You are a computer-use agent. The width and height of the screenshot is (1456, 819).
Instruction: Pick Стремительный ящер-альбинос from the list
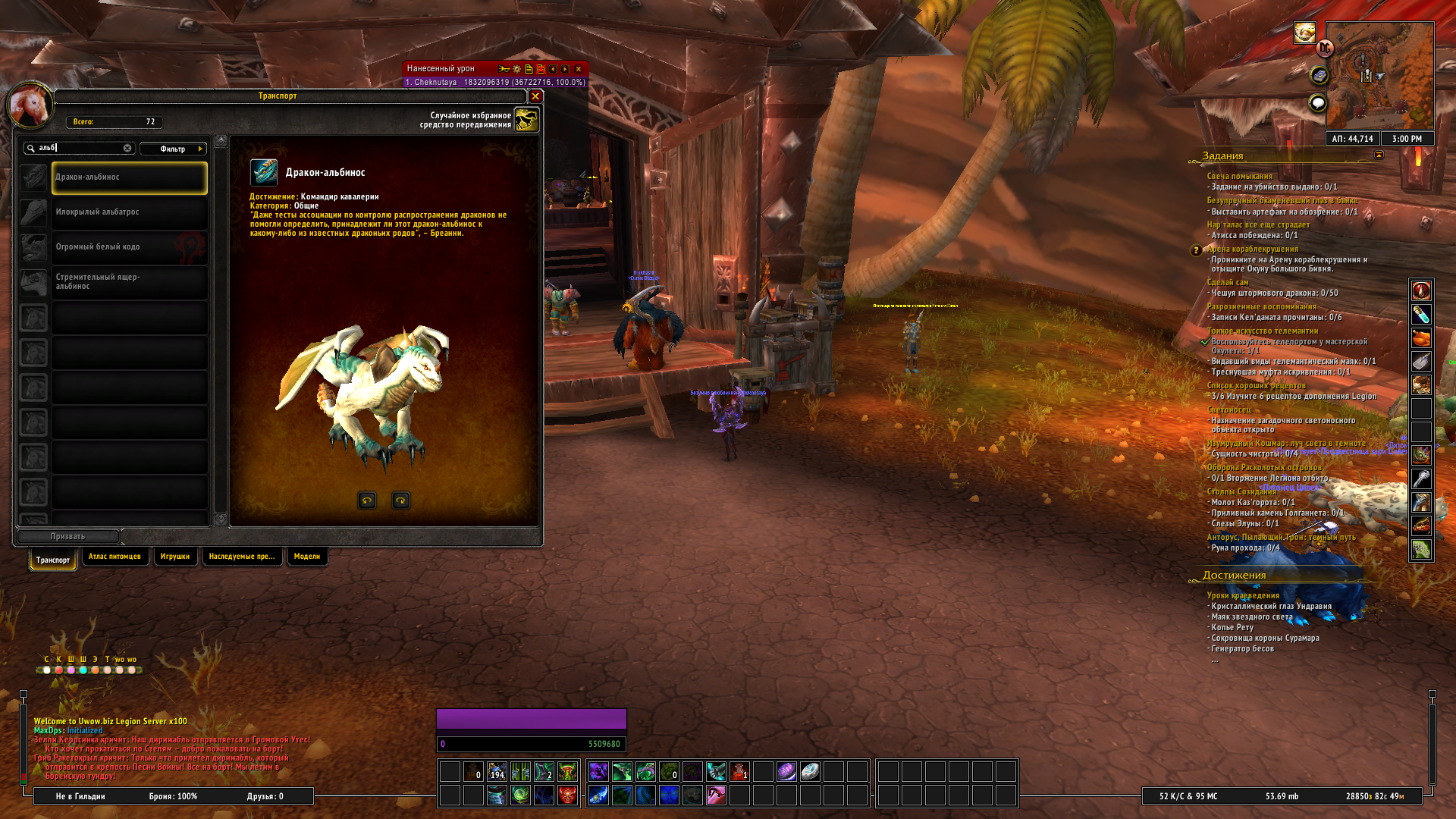[129, 282]
